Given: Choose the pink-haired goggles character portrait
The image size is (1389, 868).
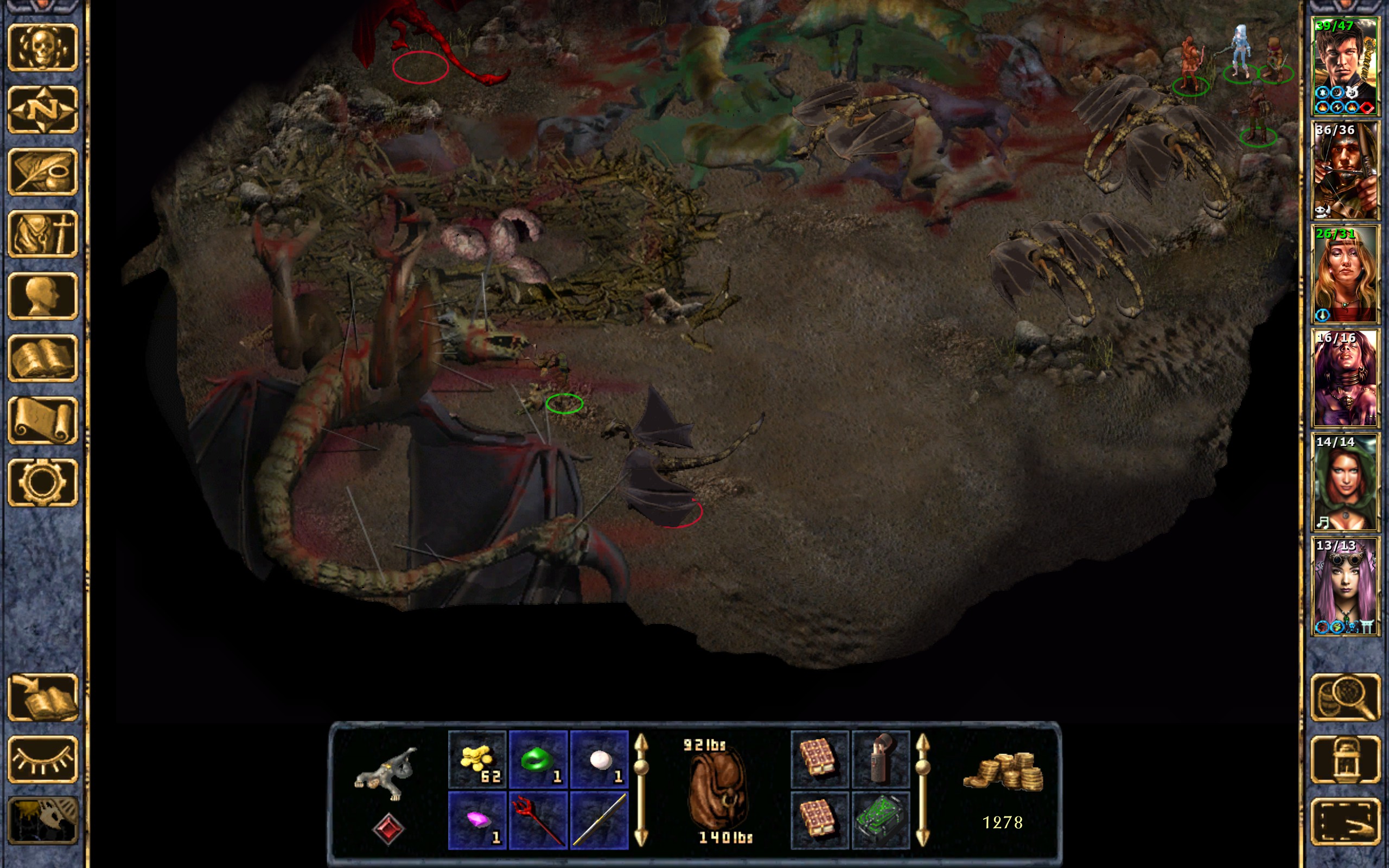Looking at the screenshot, I should [1345, 585].
